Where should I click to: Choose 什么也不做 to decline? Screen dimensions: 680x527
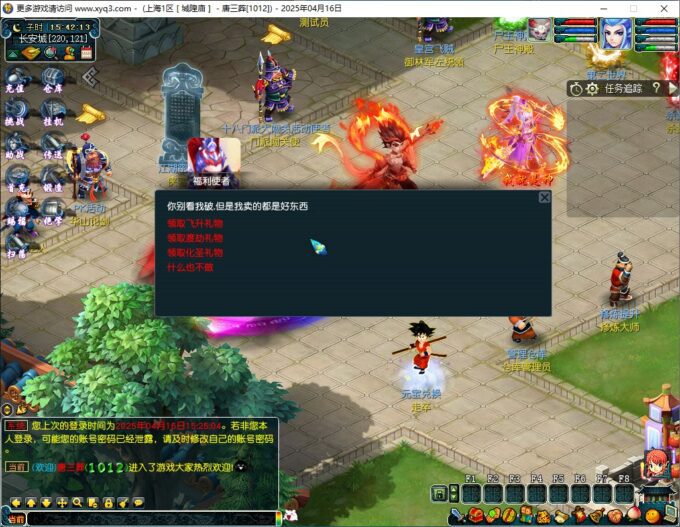[x=189, y=267]
